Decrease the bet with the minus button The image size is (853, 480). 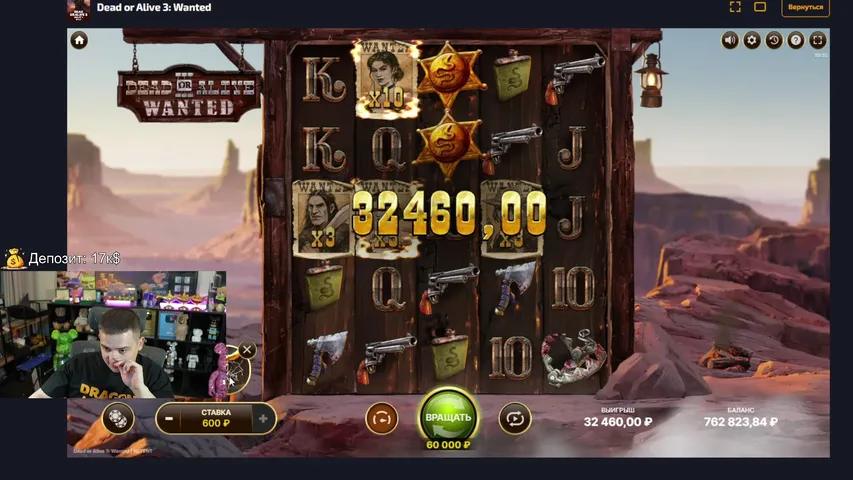point(170,418)
